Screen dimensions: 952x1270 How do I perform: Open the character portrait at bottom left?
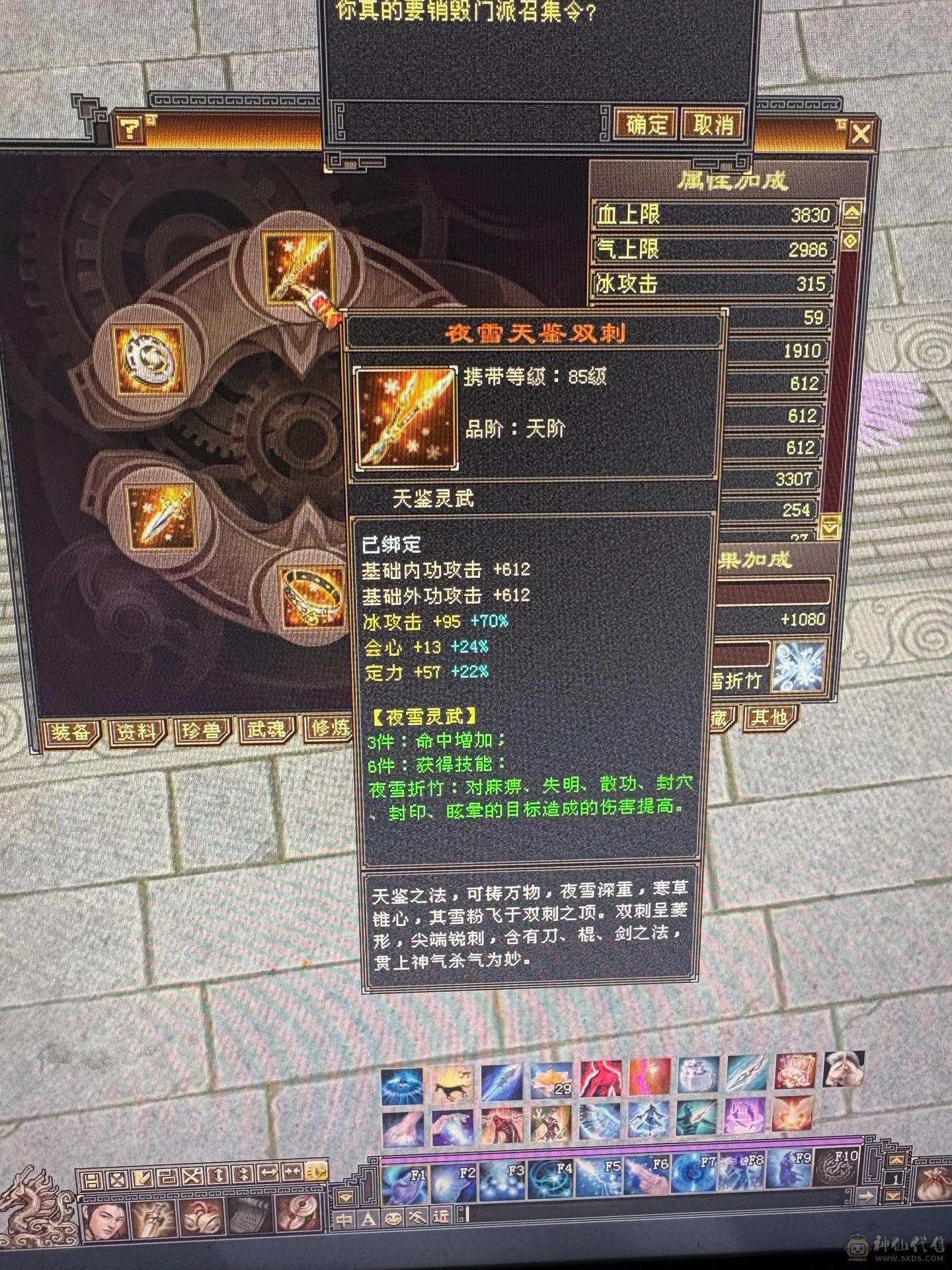104,1220
